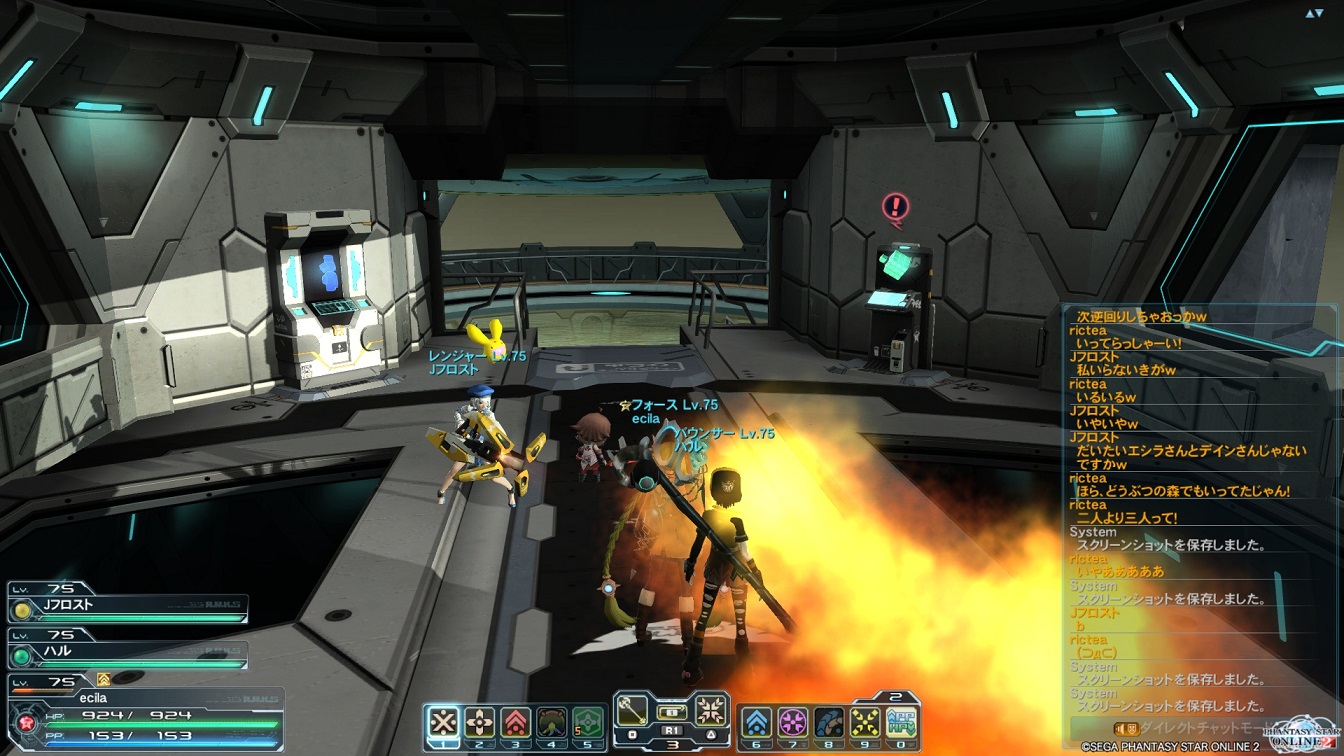Click the direct chat mode input bar
Screen dimensions: 1344x756
[1170, 728]
